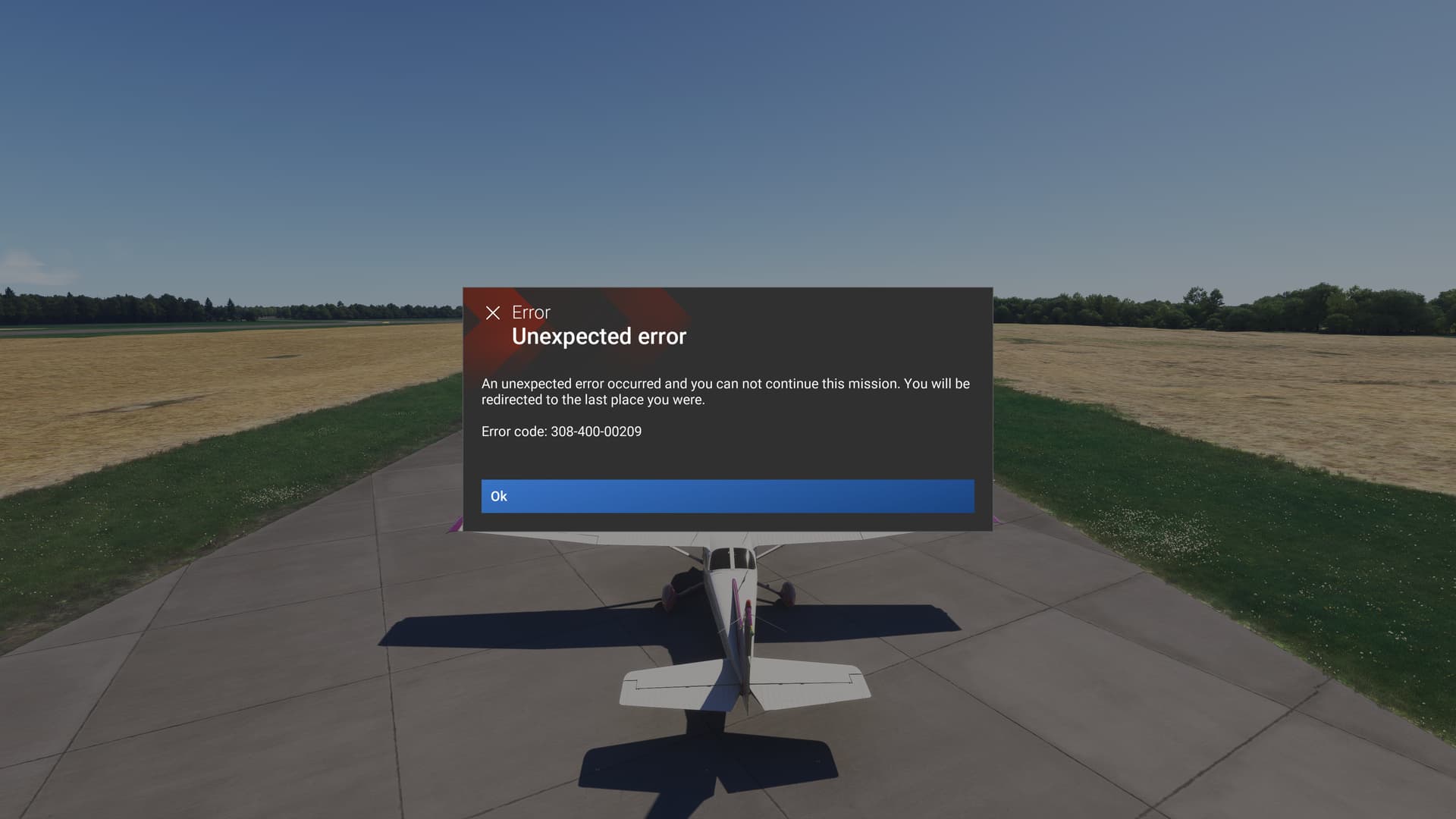Close the Unexpected error popup via its X

[494, 312]
